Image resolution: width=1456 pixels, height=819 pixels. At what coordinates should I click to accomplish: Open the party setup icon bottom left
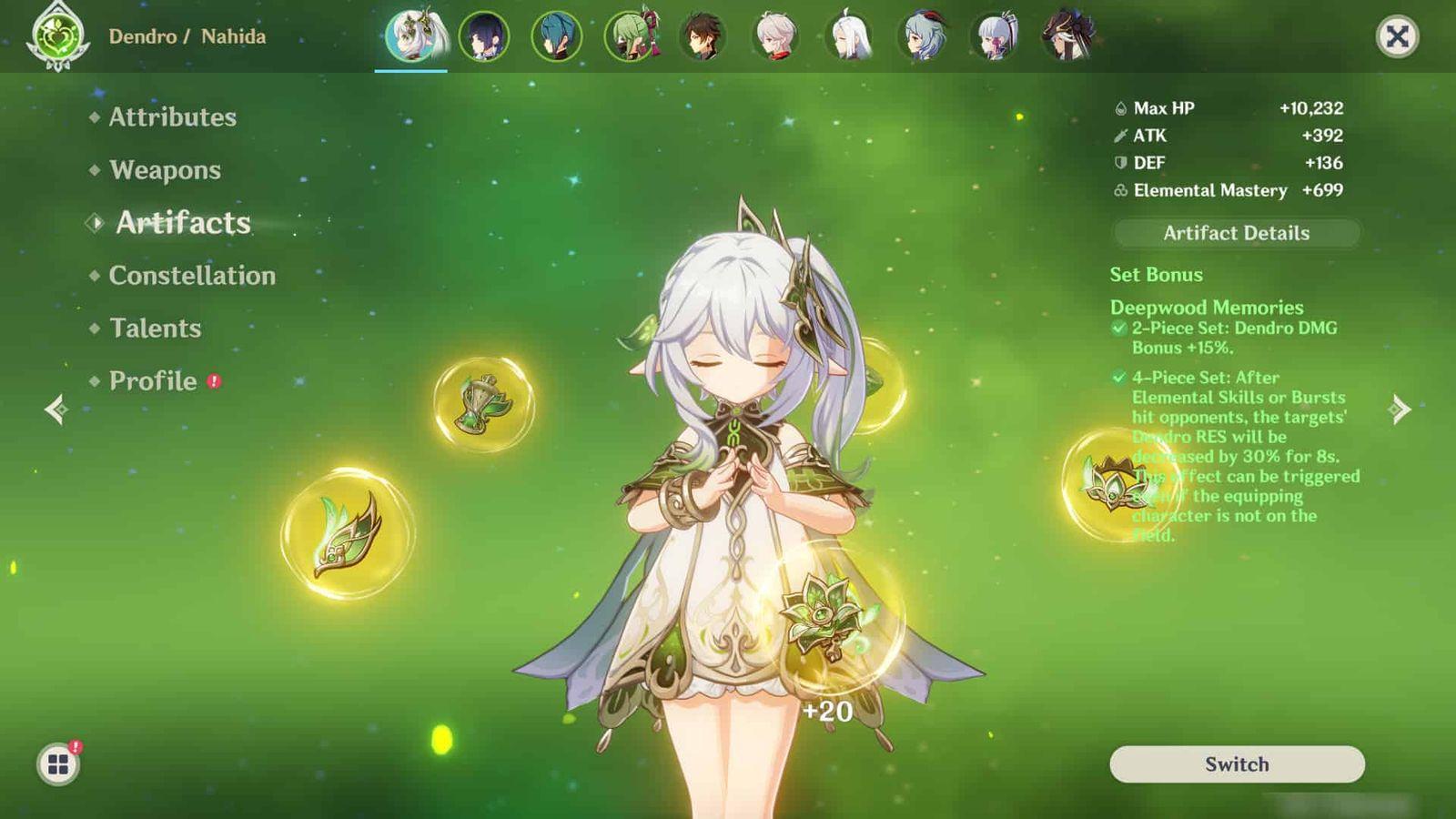[57, 764]
